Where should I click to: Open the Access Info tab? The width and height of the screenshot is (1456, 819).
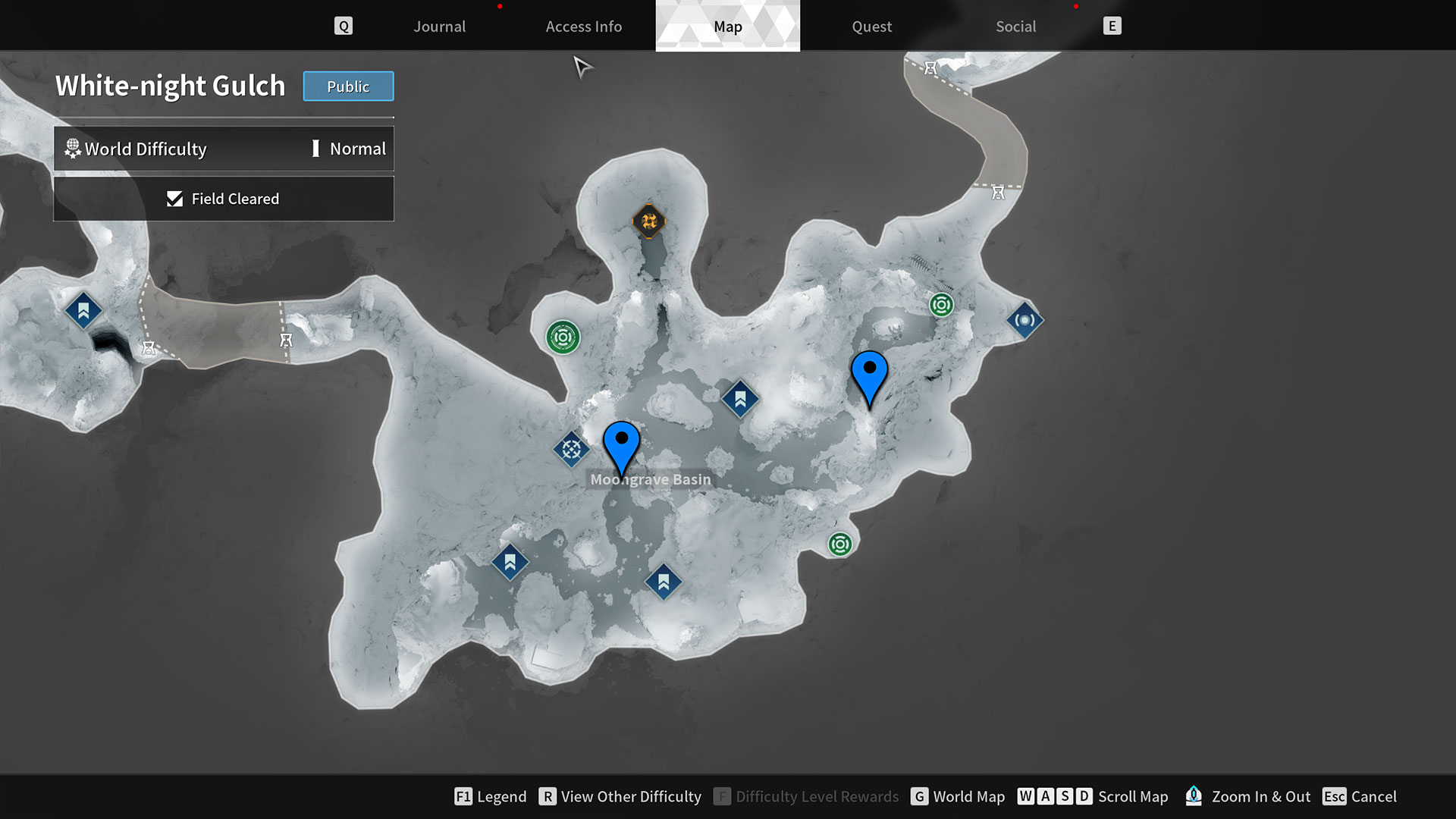click(584, 26)
